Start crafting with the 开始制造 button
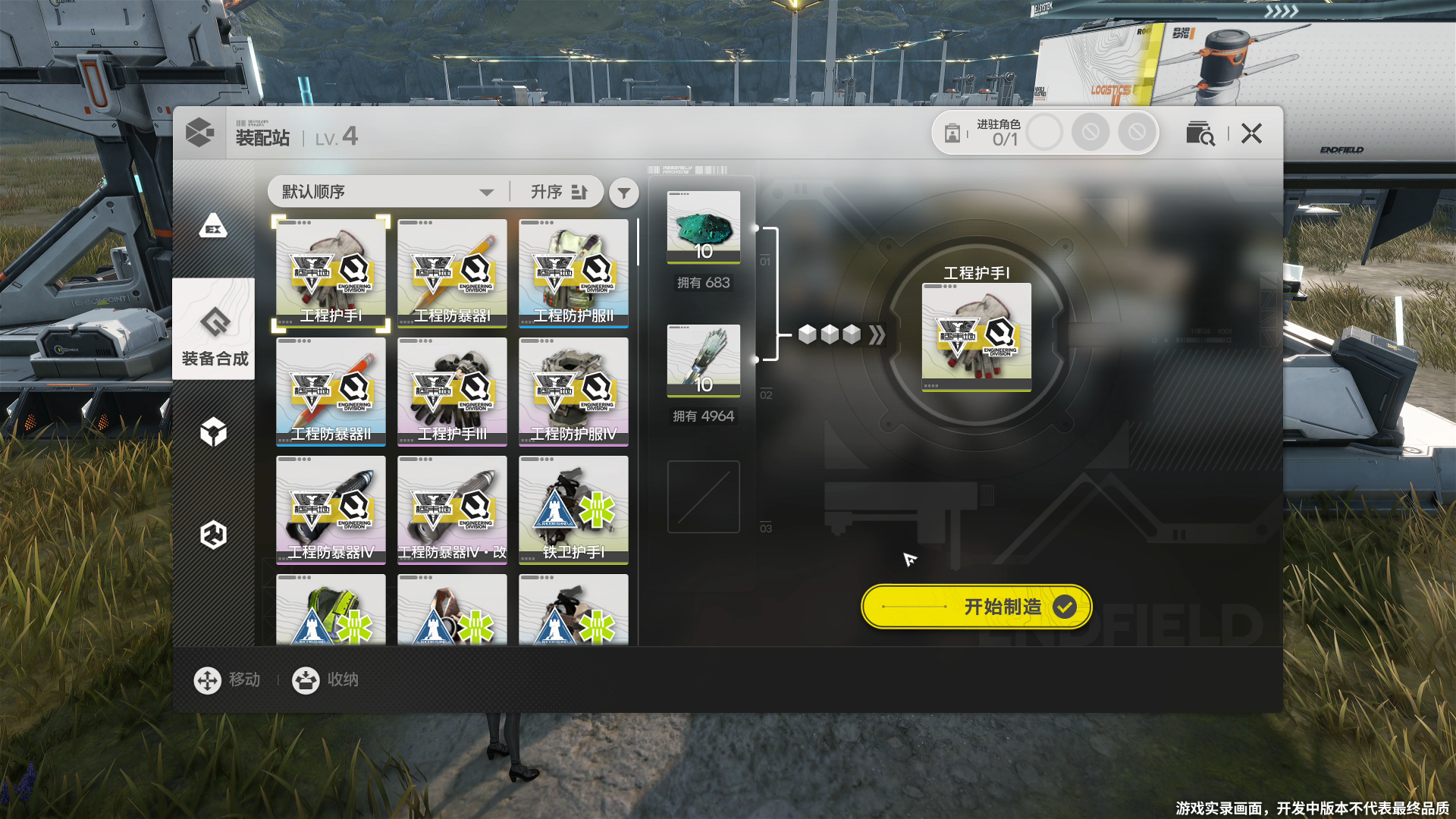Image resolution: width=1456 pixels, height=819 pixels. coord(977,607)
